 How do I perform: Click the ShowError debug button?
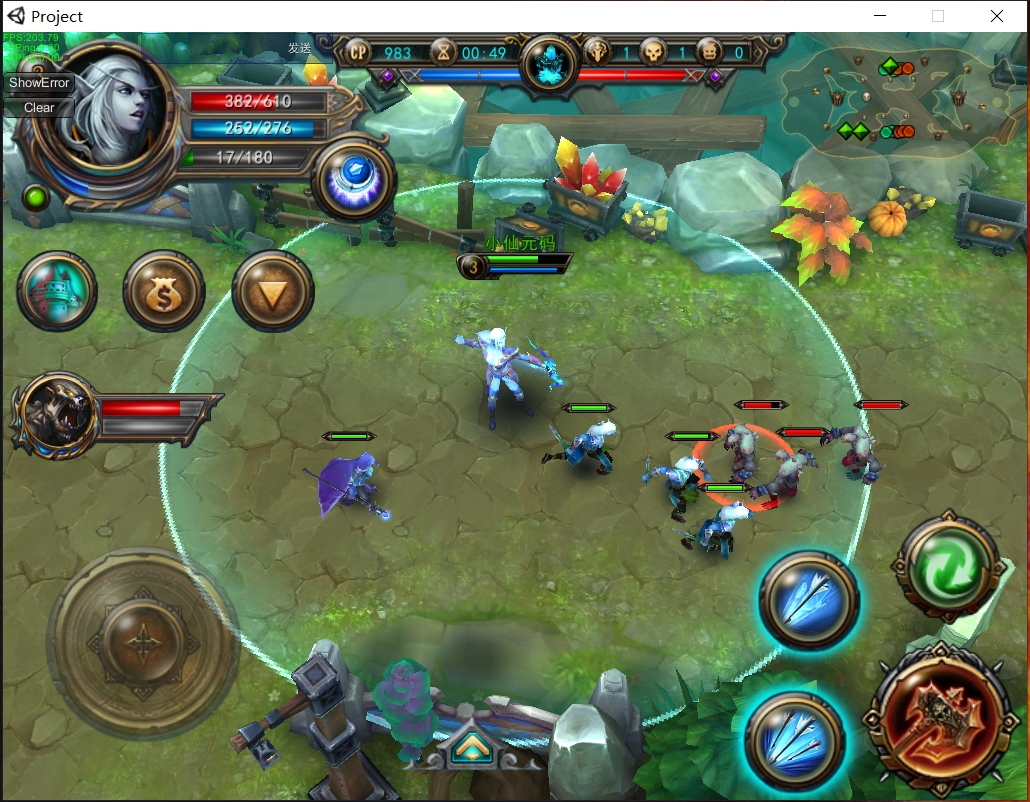tap(40, 83)
